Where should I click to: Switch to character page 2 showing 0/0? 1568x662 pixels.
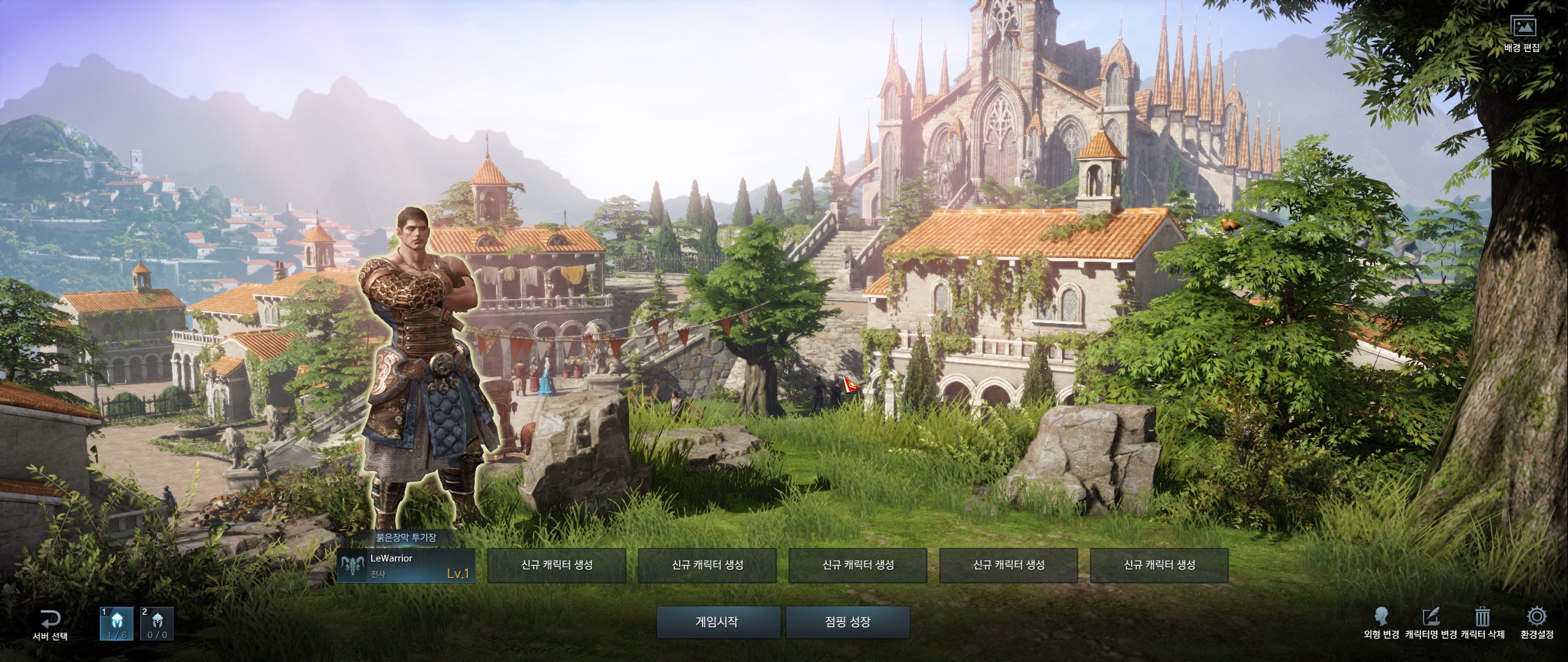coord(157,624)
